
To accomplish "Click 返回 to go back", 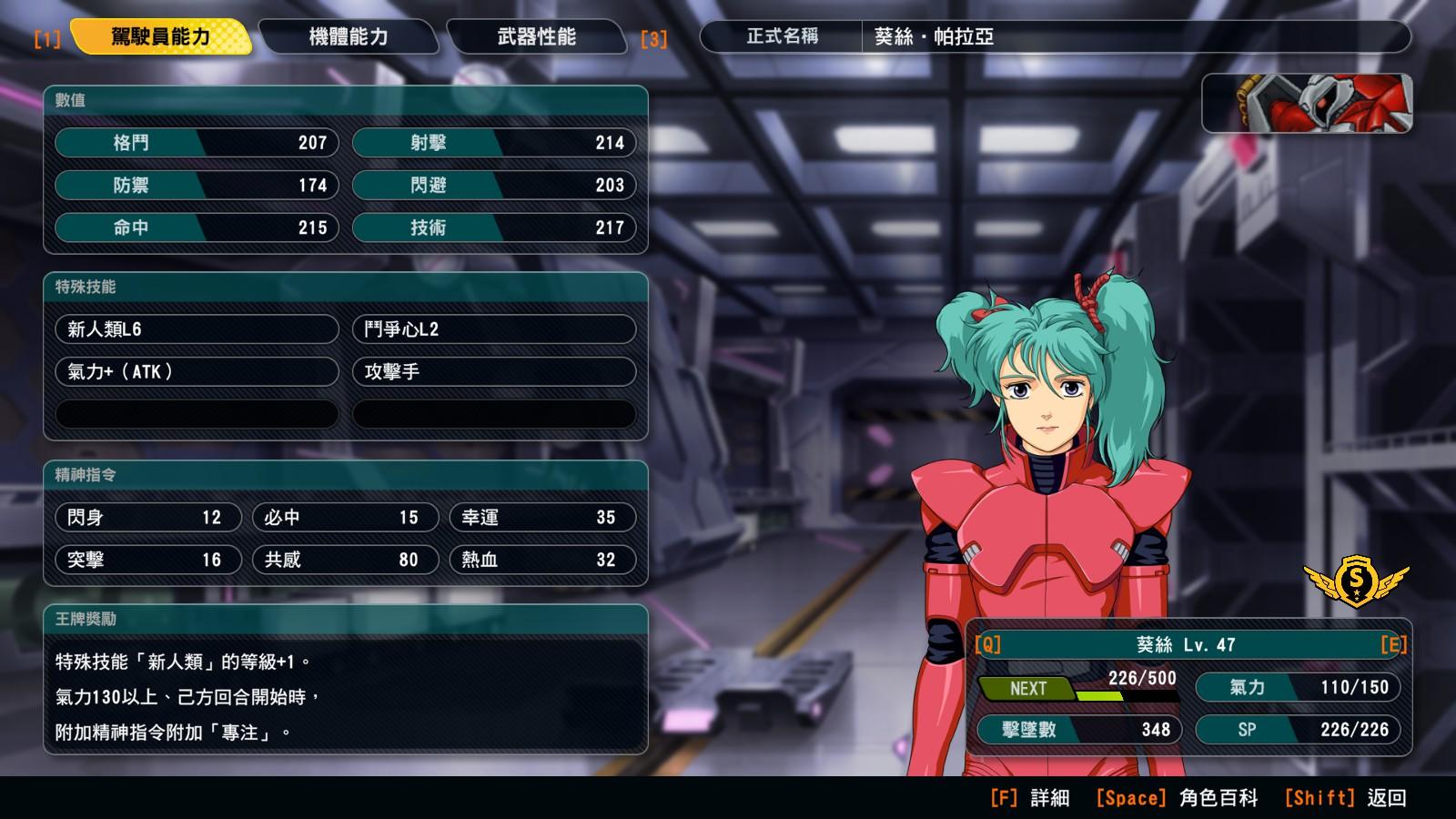I will 1346,798.
